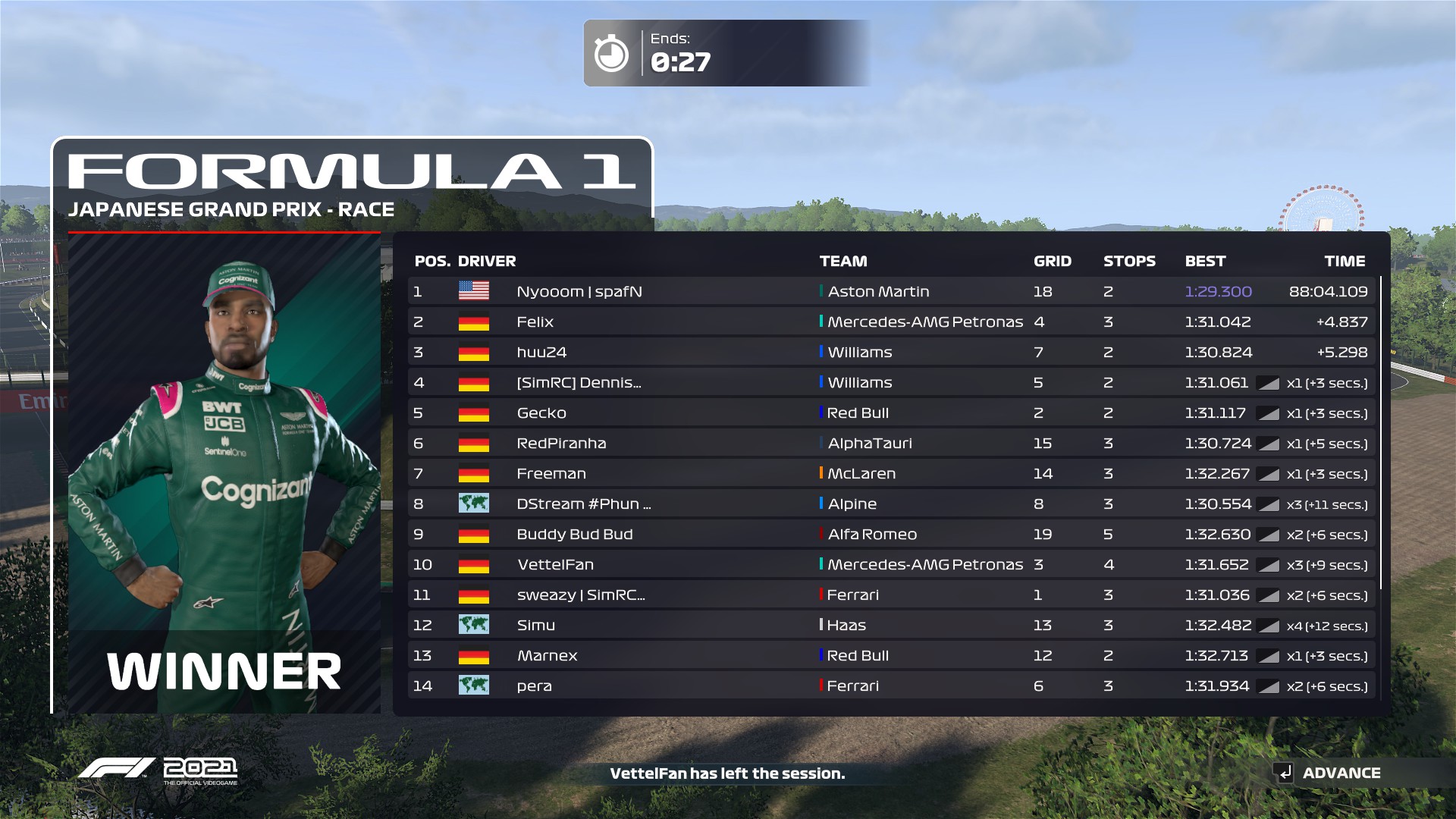Select race winner Nyooom | spafN's row

click(891, 291)
